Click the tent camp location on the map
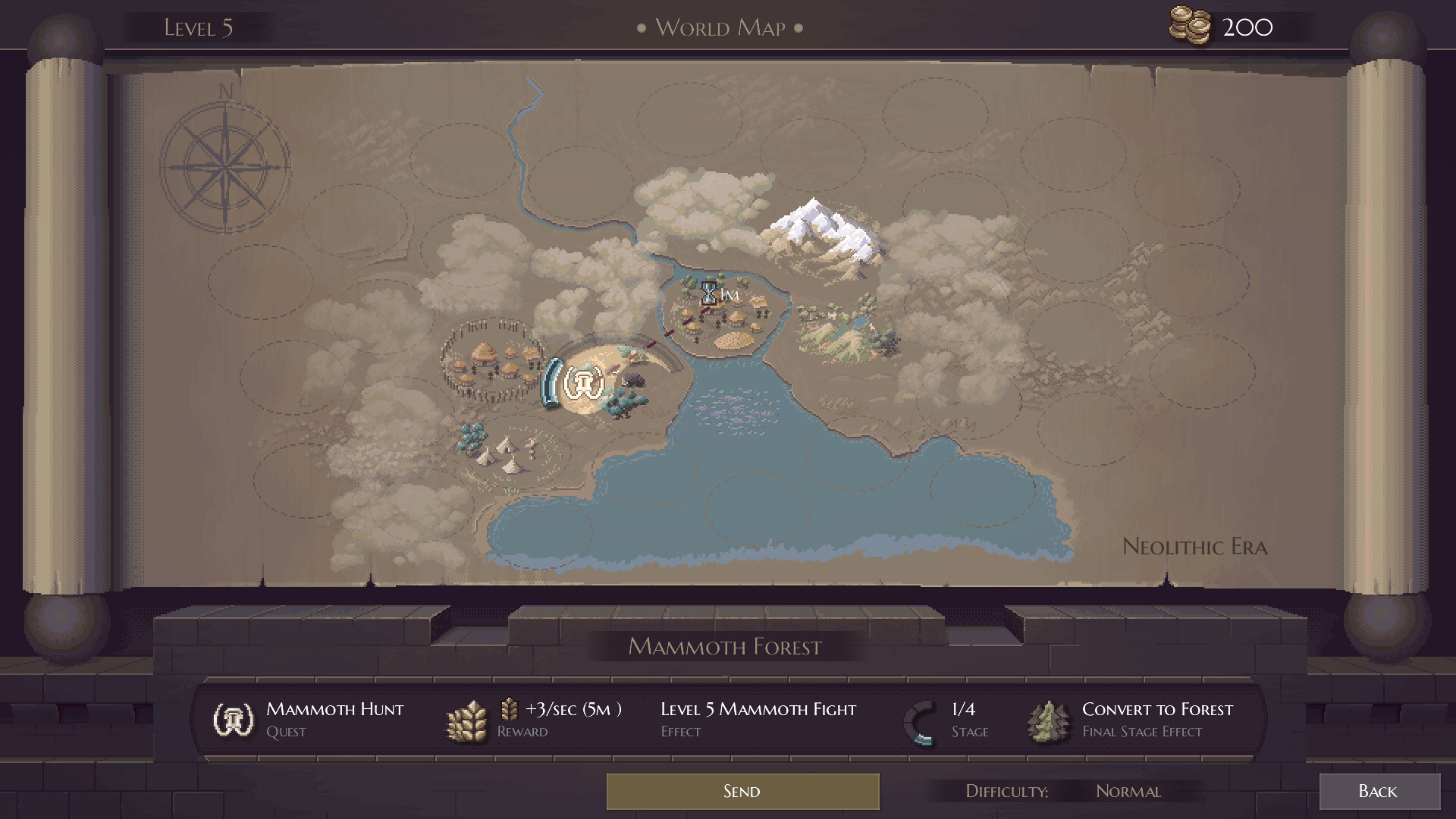1456x819 pixels. click(x=504, y=455)
